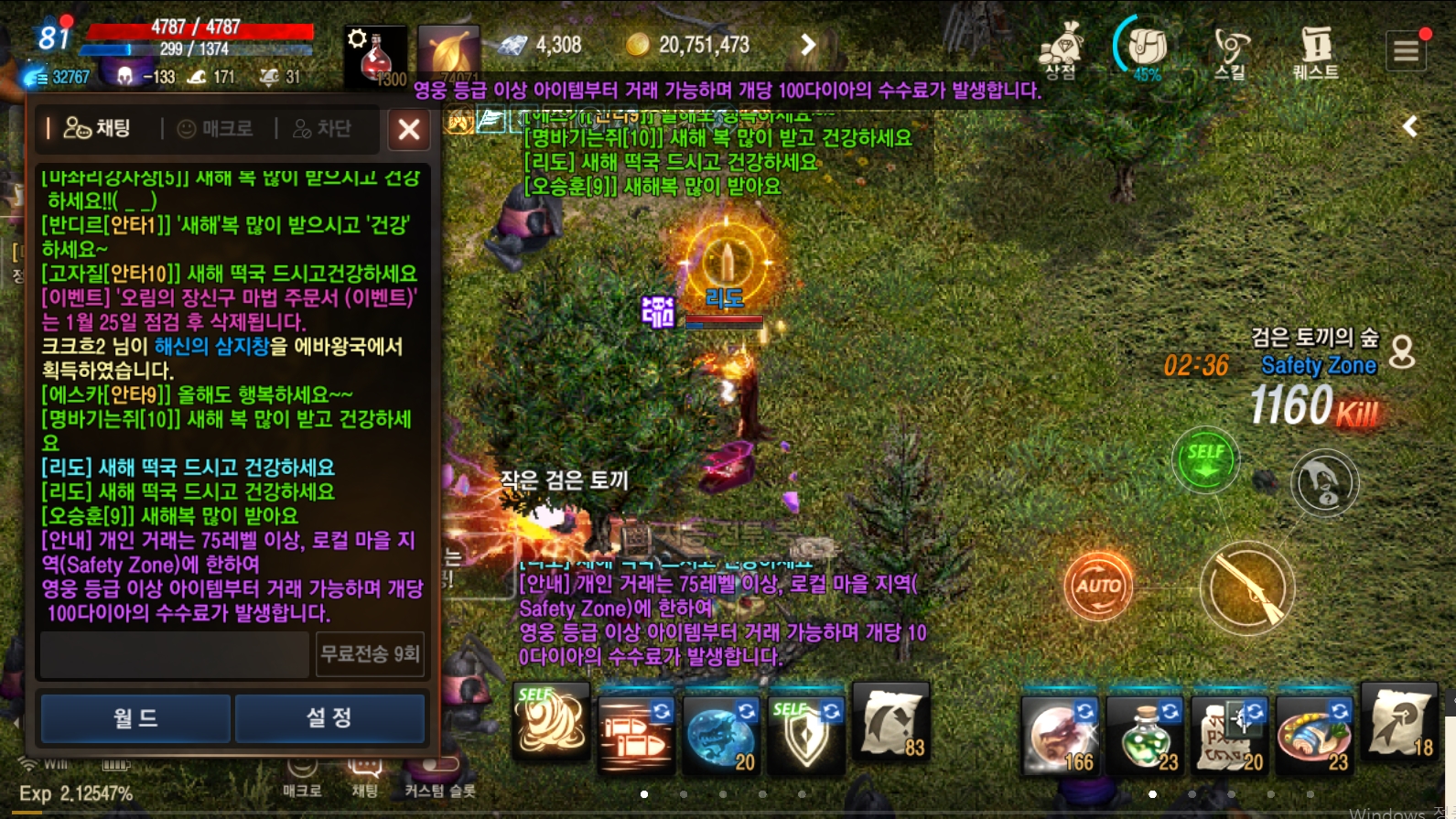This screenshot has height=819, width=1456.
Task: Tap the green SELF skill circle
Action: click(x=1206, y=461)
